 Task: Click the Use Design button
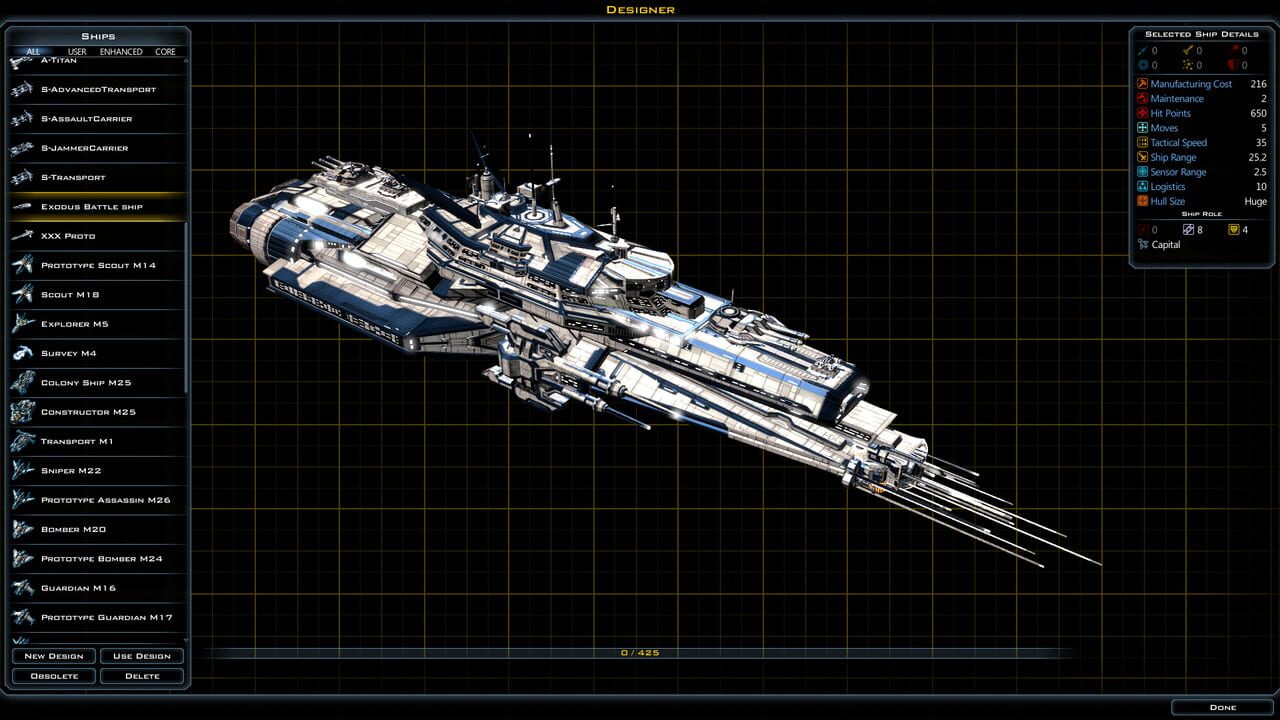142,655
